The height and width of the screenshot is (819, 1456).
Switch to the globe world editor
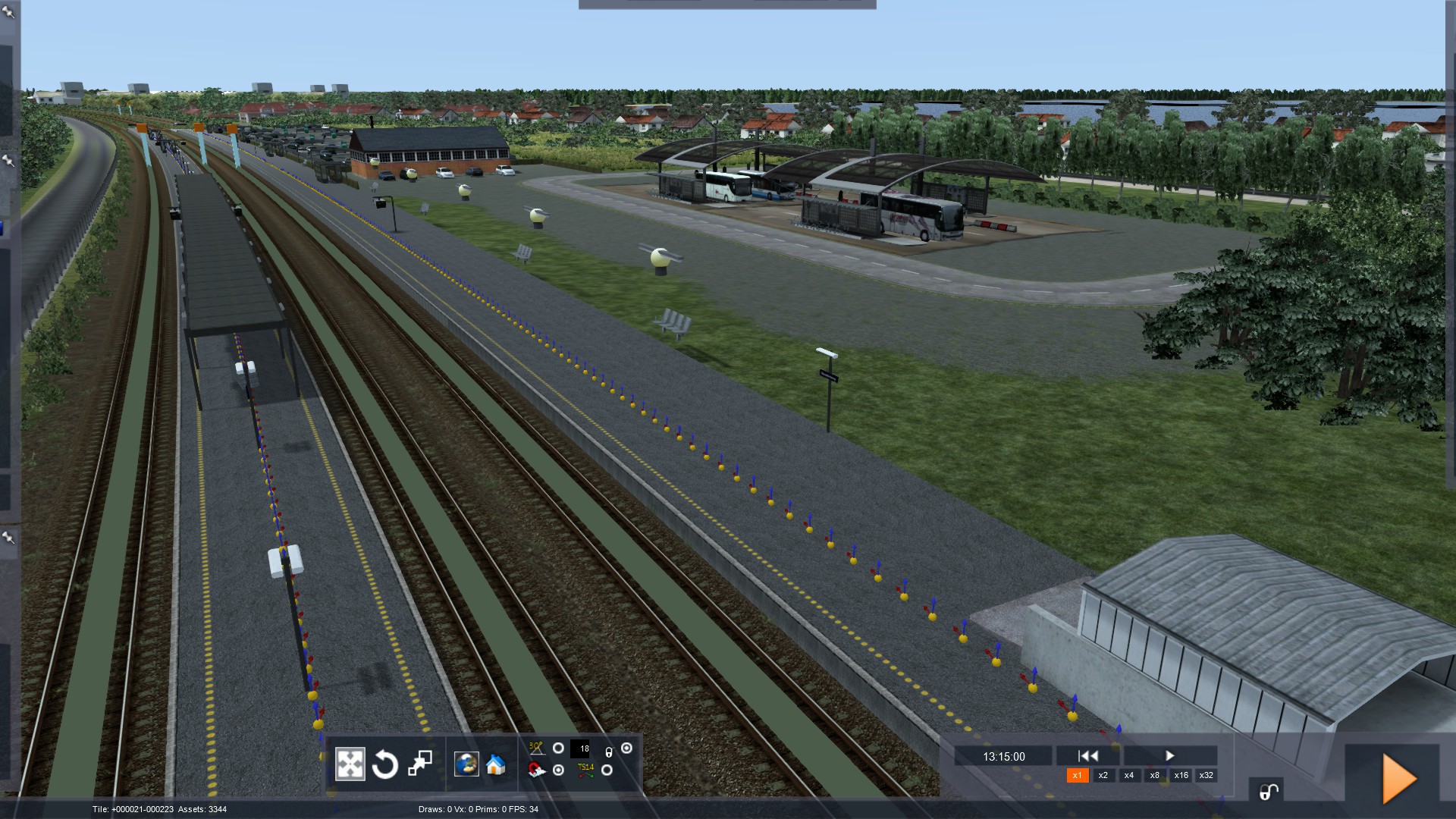click(466, 764)
